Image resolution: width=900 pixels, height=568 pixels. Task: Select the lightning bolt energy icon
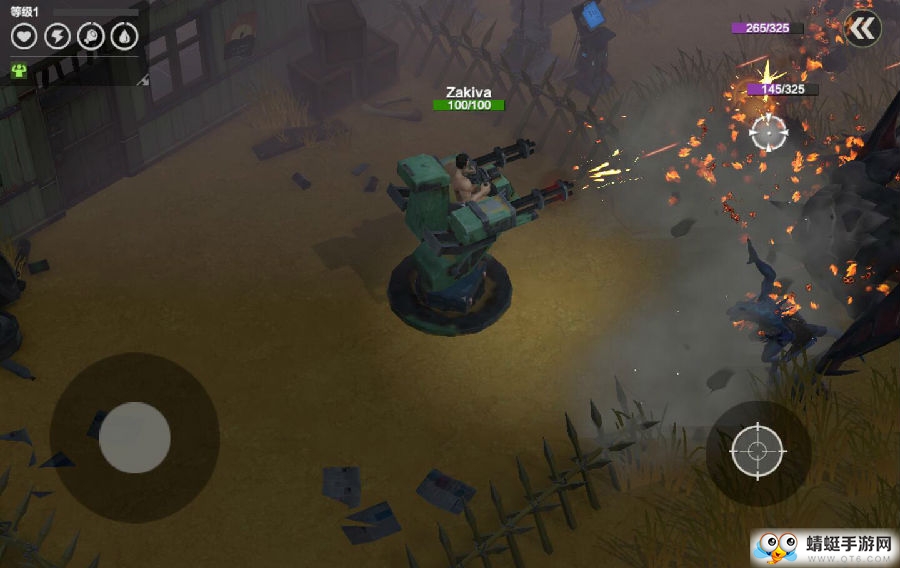tap(57, 37)
